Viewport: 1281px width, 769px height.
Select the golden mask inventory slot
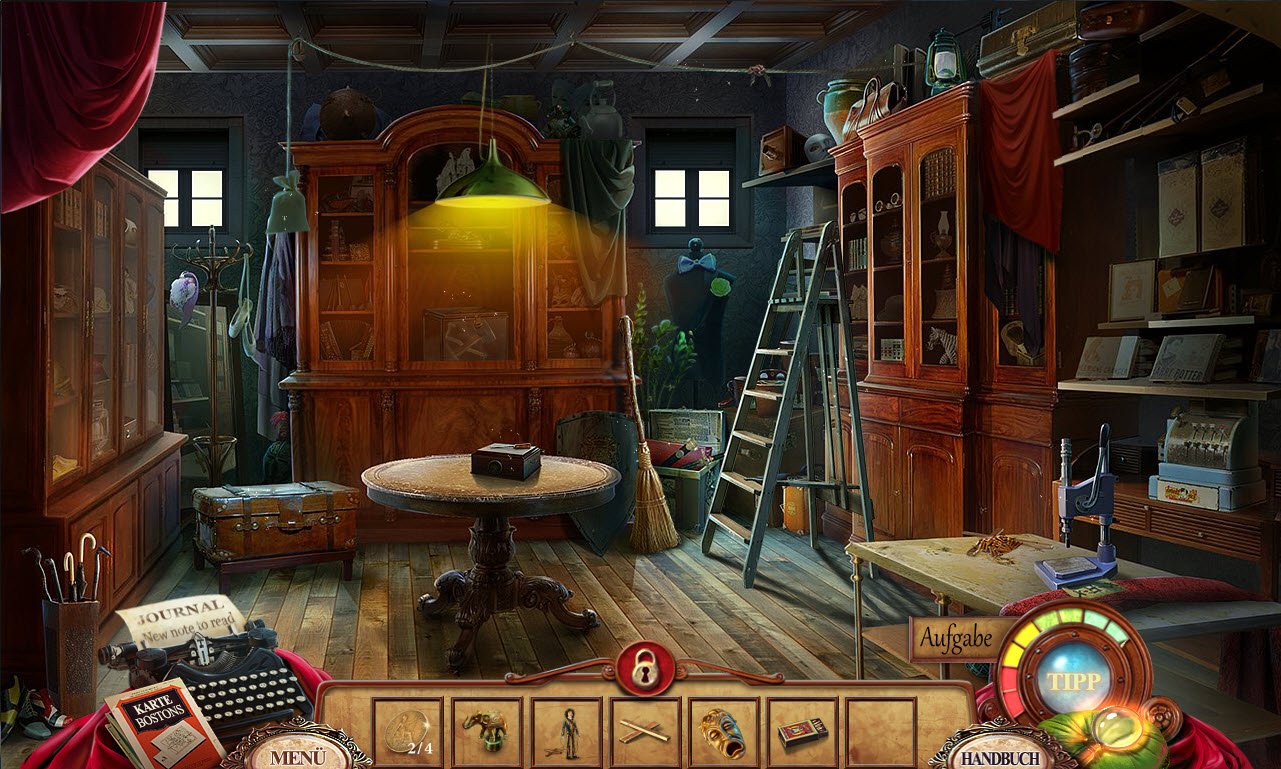(x=724, y=732)
